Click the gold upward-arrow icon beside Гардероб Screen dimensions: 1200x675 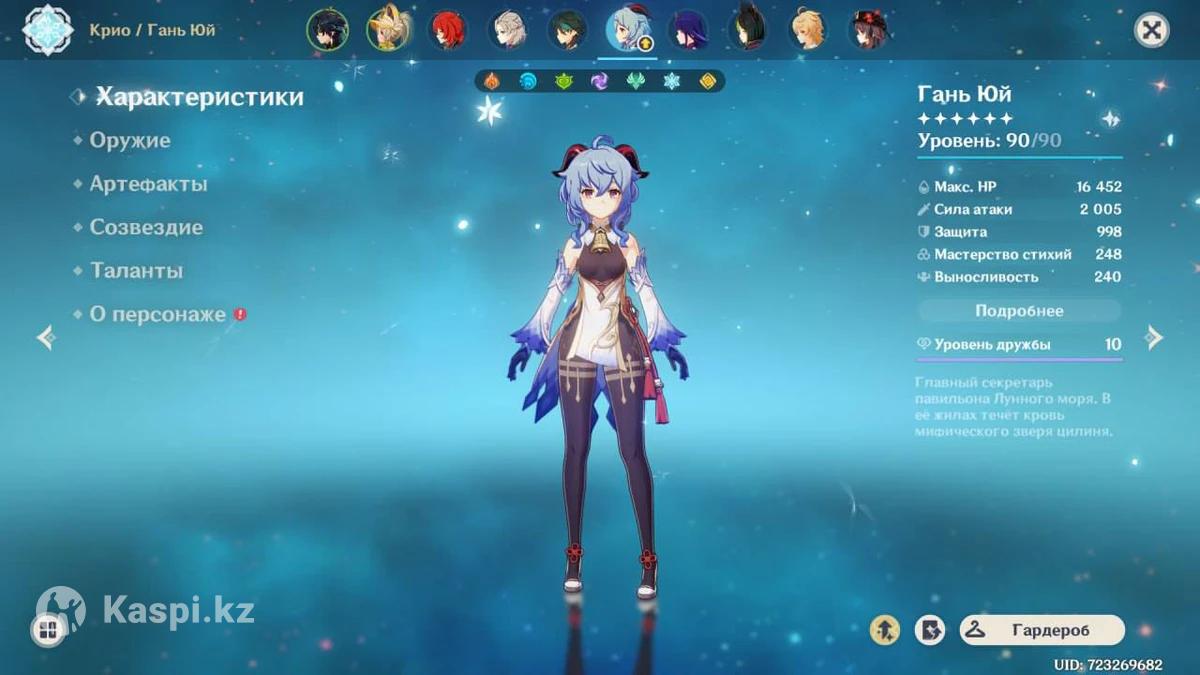885,630
